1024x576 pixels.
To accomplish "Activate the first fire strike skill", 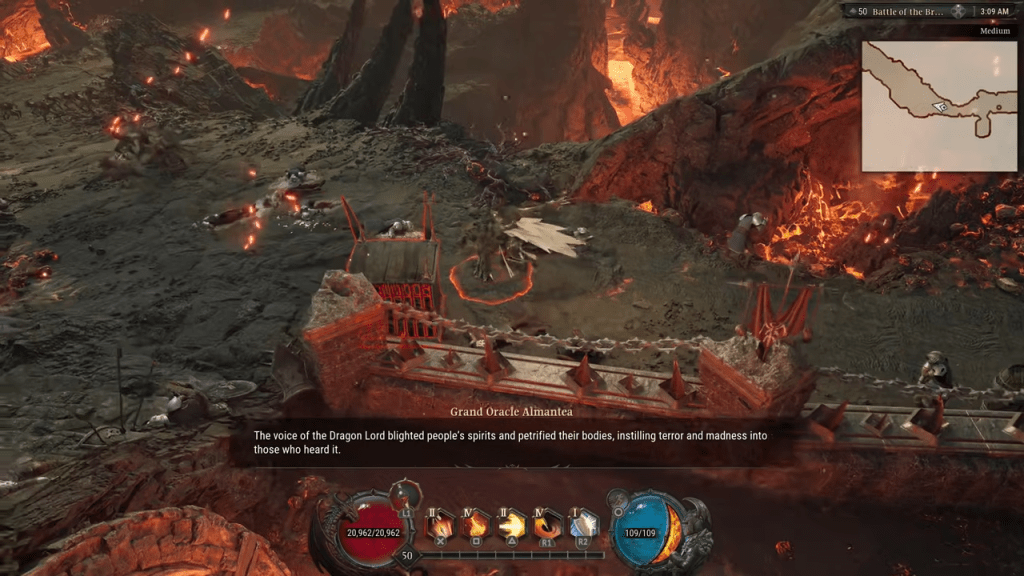I will [x=440, y=524].
